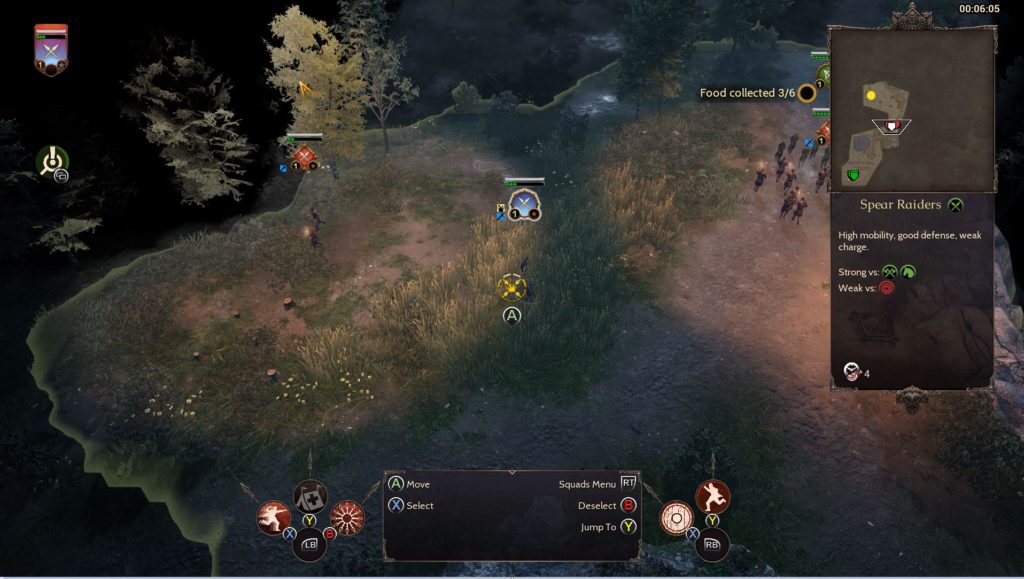Image resolution: width=1024 pixels, height=579 pixels.
Task: Select the squad banner with crossed spears
Action: coord(50,50)
